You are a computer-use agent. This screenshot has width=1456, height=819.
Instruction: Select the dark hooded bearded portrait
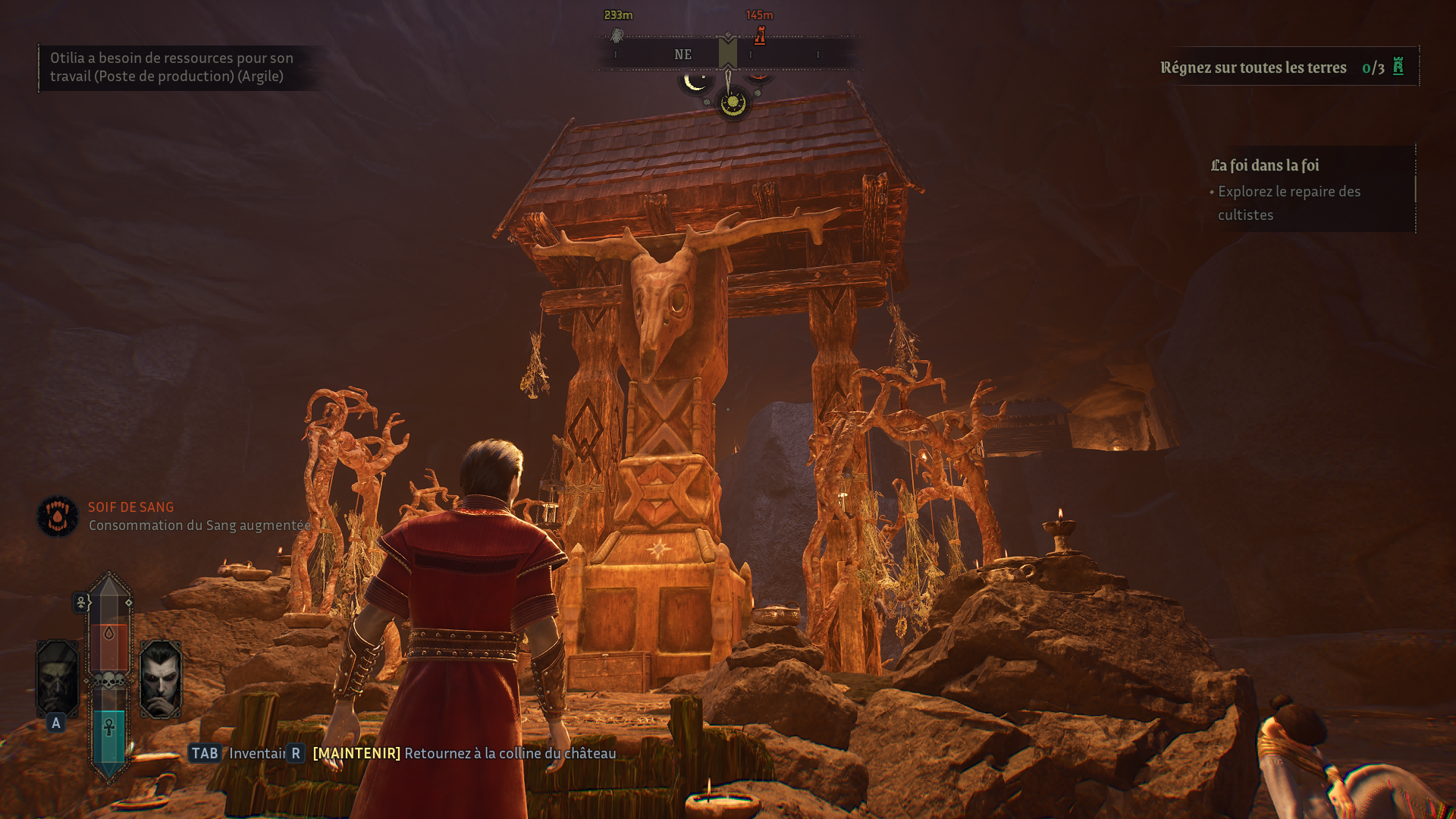57,679
